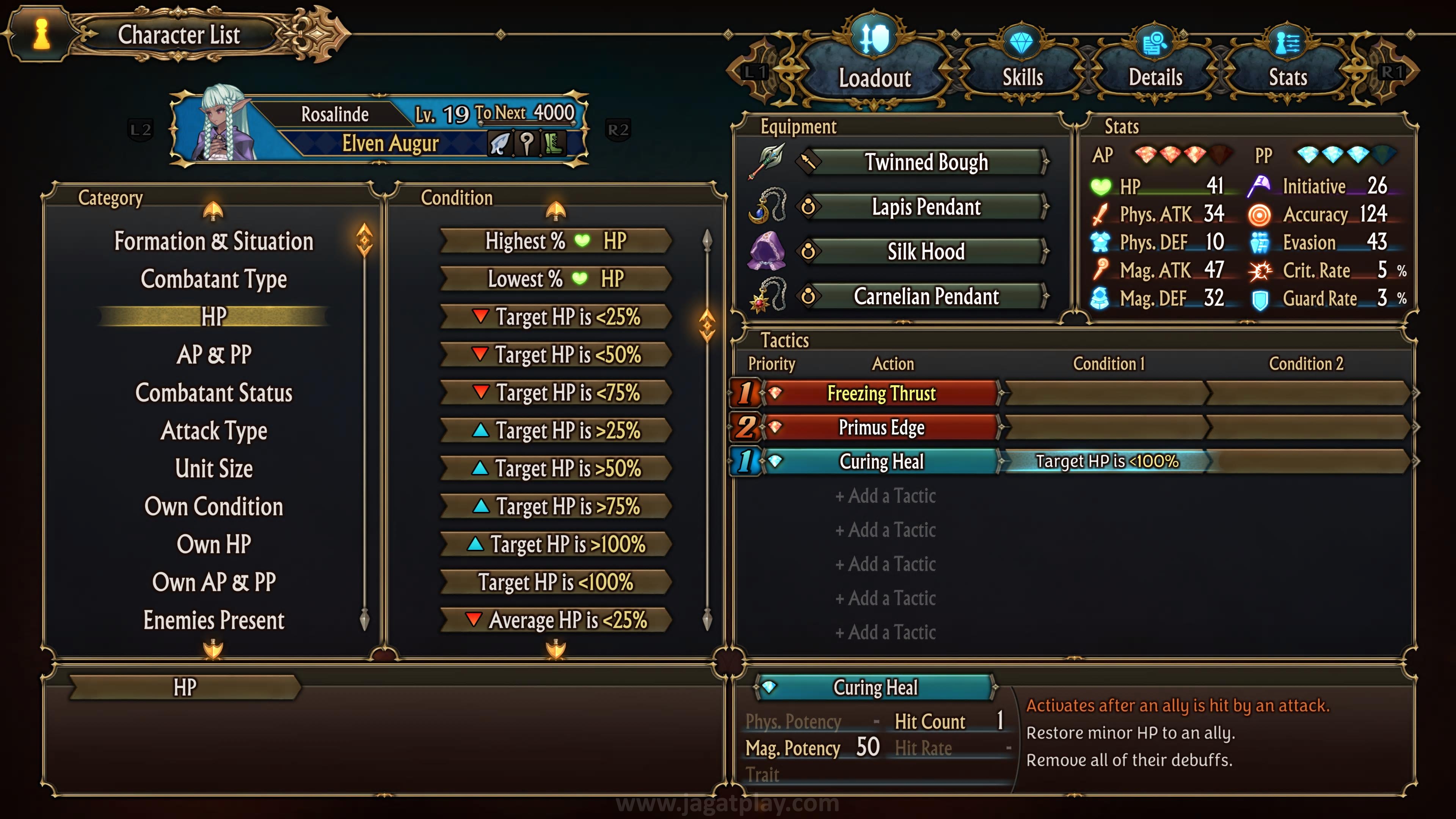Image resolution: width=1456 pixels, height=819 pixels.
Task: Open the Character List button
Action: pos(178,35)
